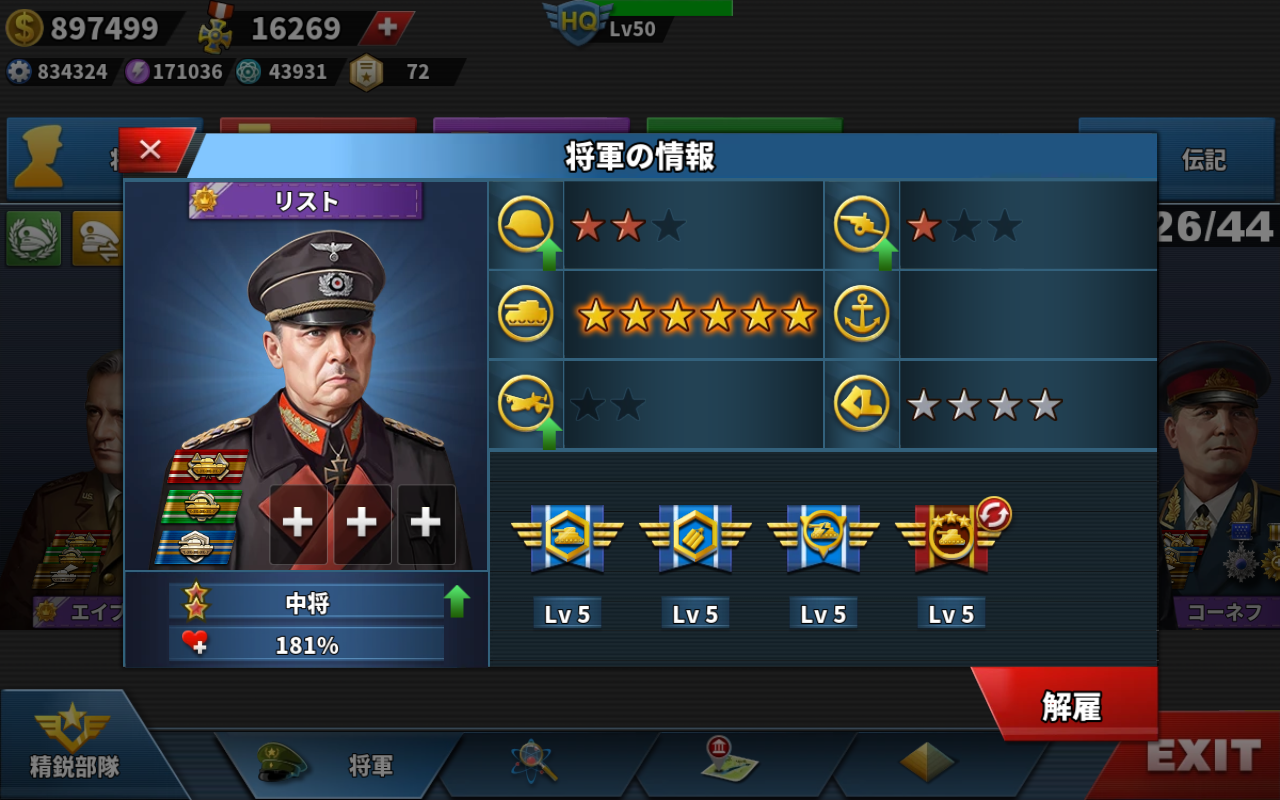Select the gold pyramid tab
Viewport: 1280px width, 800px height.
click(x=927, y=763)
